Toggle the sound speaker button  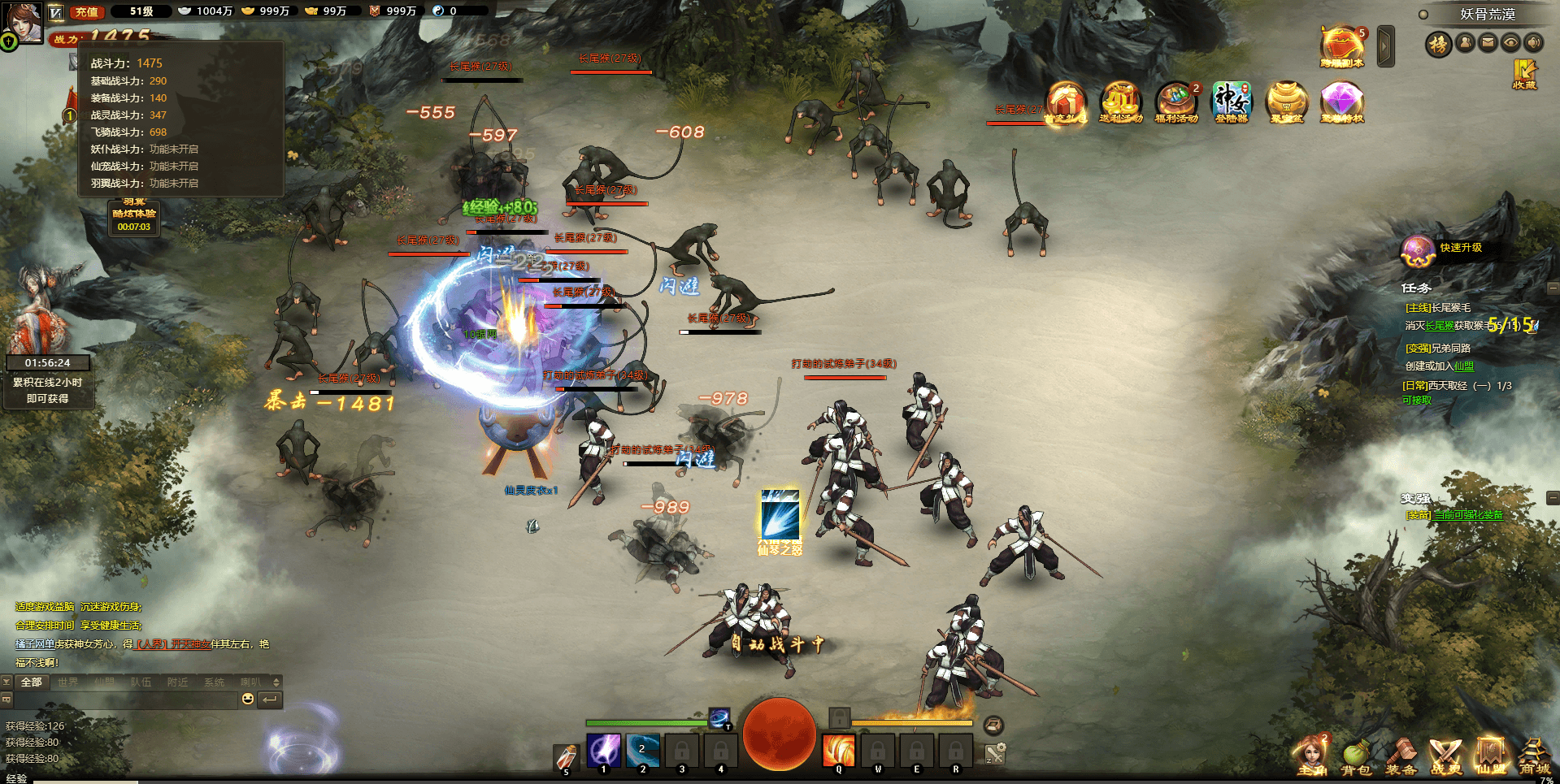click(x=1533, y=42)
